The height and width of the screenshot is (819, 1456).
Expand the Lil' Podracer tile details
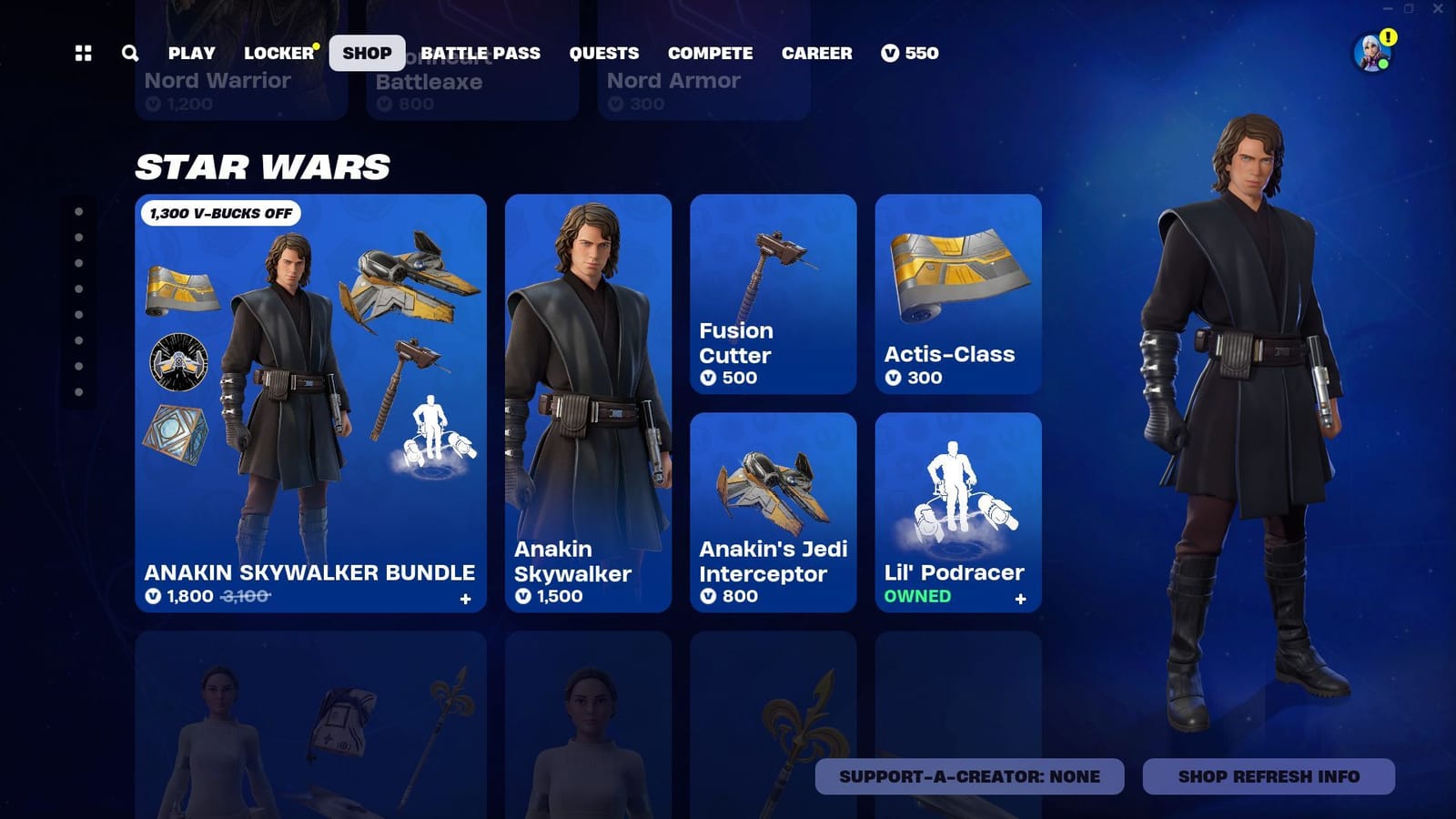pyautogui.click(x=1020, y=600)
